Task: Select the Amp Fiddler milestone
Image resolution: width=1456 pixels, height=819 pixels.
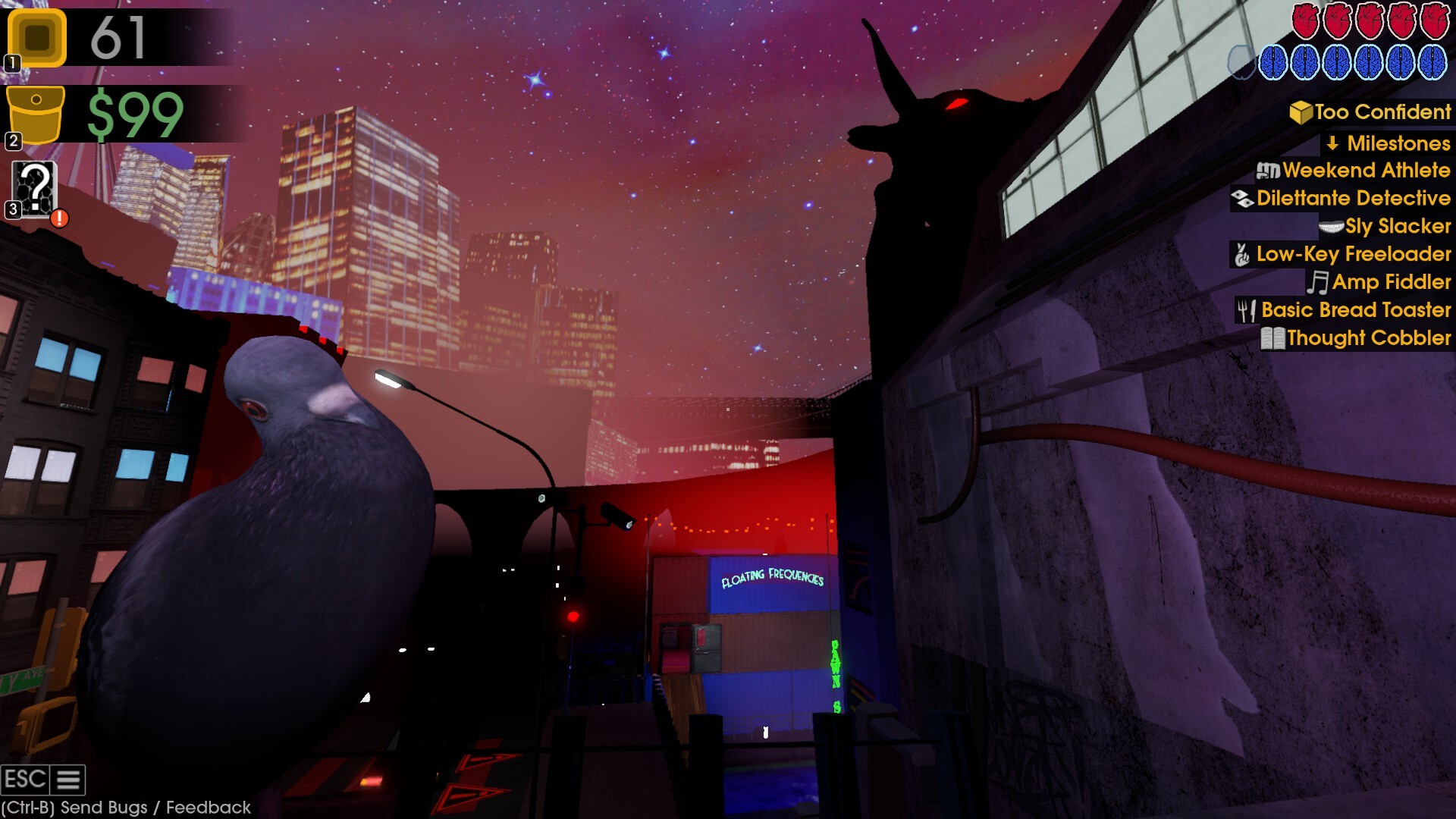Action: coord(1379,282)
